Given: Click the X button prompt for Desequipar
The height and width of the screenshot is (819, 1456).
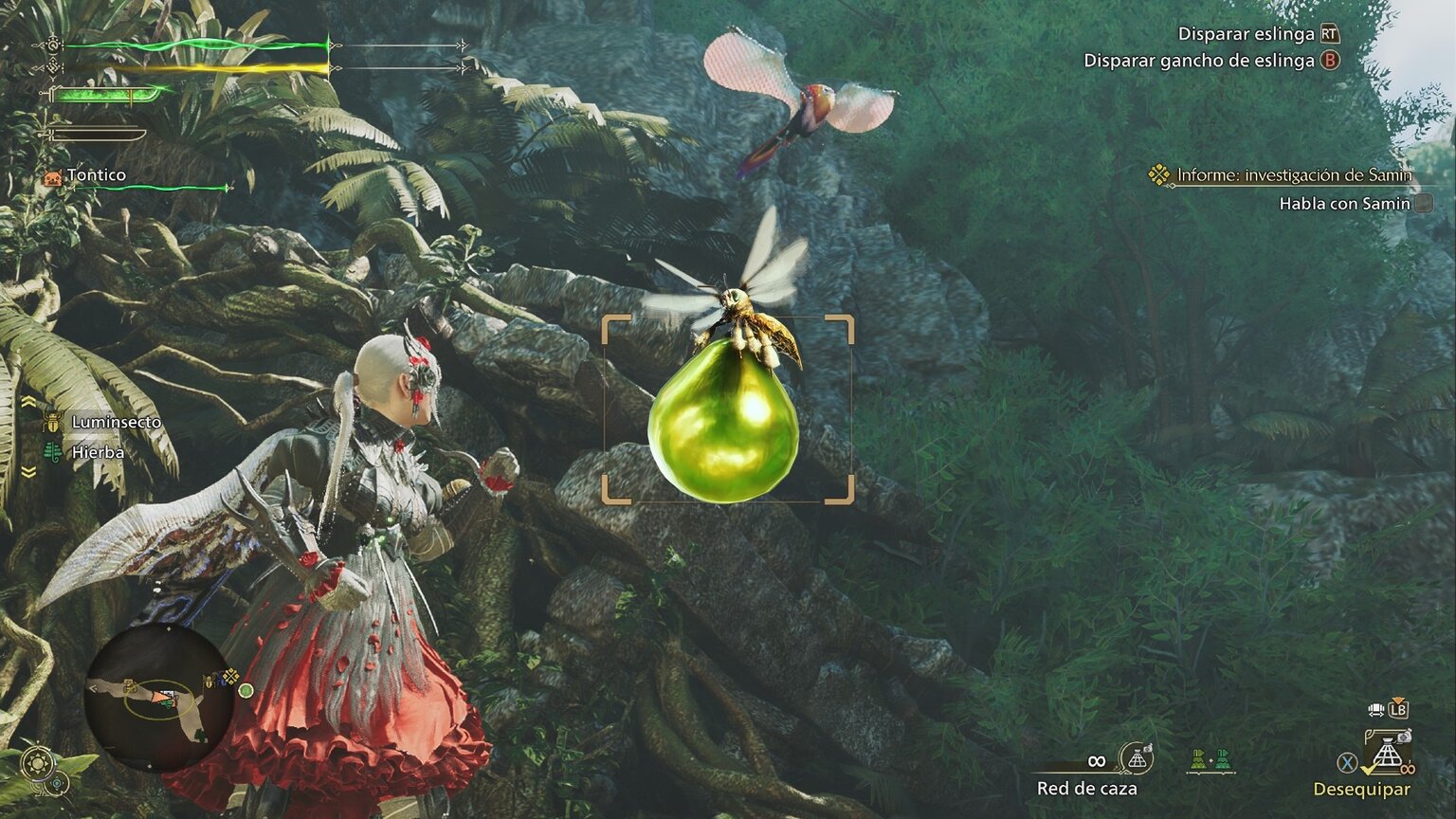Looking at the screenshot, I should pos(1345,760).
